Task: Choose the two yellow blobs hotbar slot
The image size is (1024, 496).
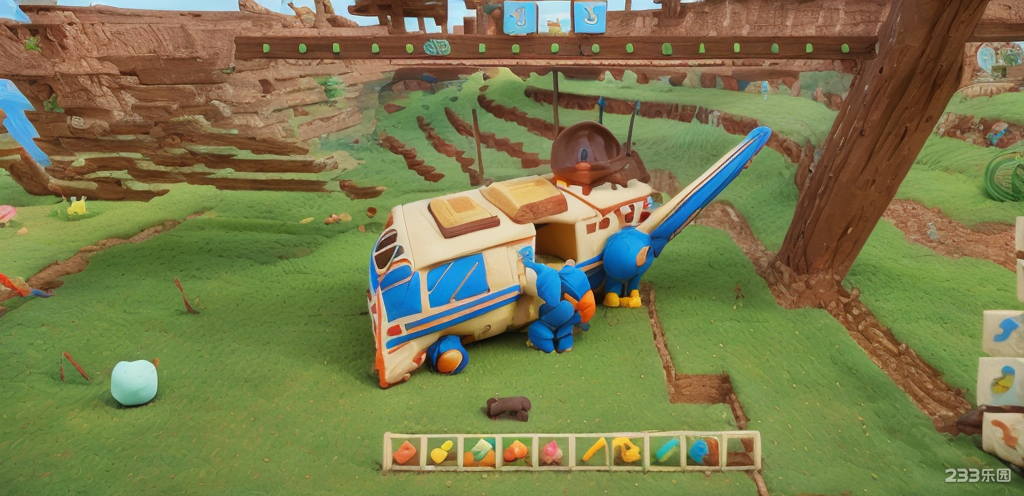Action: [441, 452]
